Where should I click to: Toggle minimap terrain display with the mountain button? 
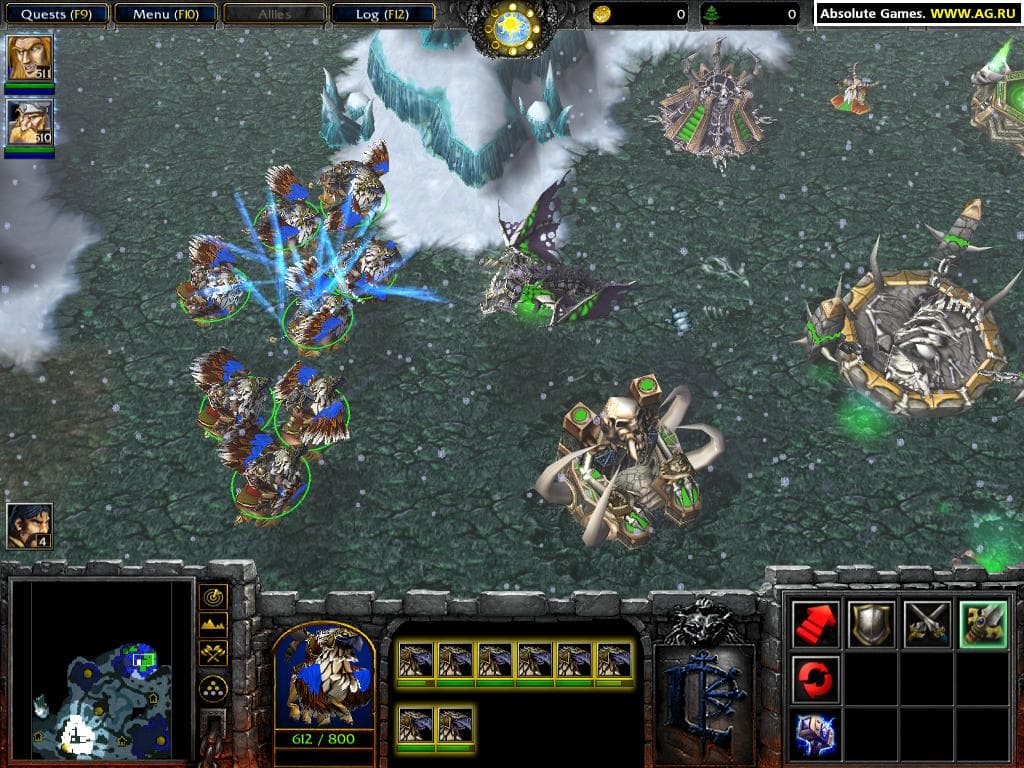pyautogui.click(x=214, y=626)
